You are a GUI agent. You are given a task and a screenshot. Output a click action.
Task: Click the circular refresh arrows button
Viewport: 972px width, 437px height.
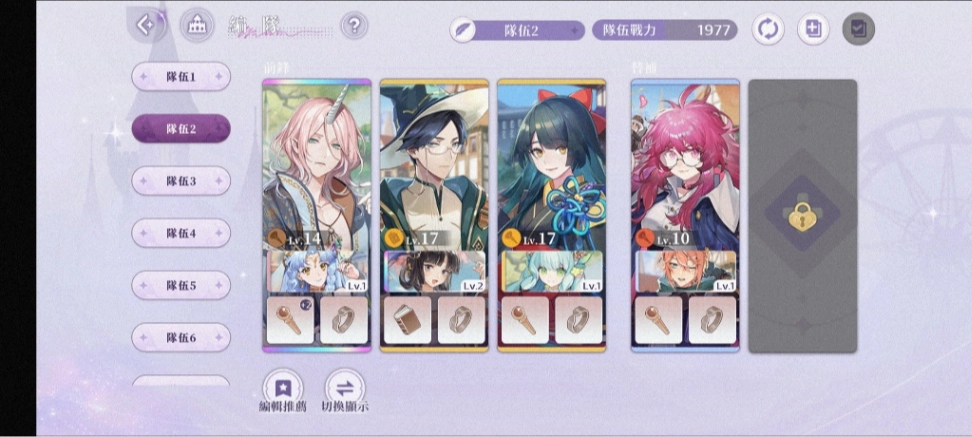point(768,29)
